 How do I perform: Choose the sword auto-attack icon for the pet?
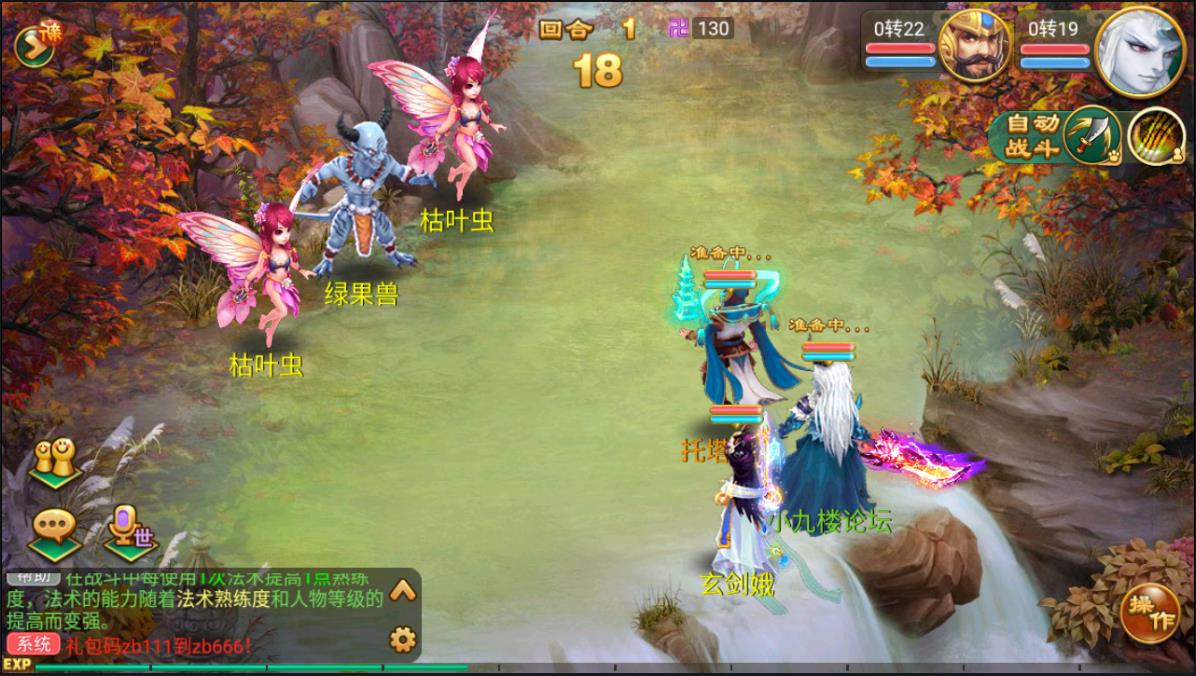click(x=1091, y=136)
